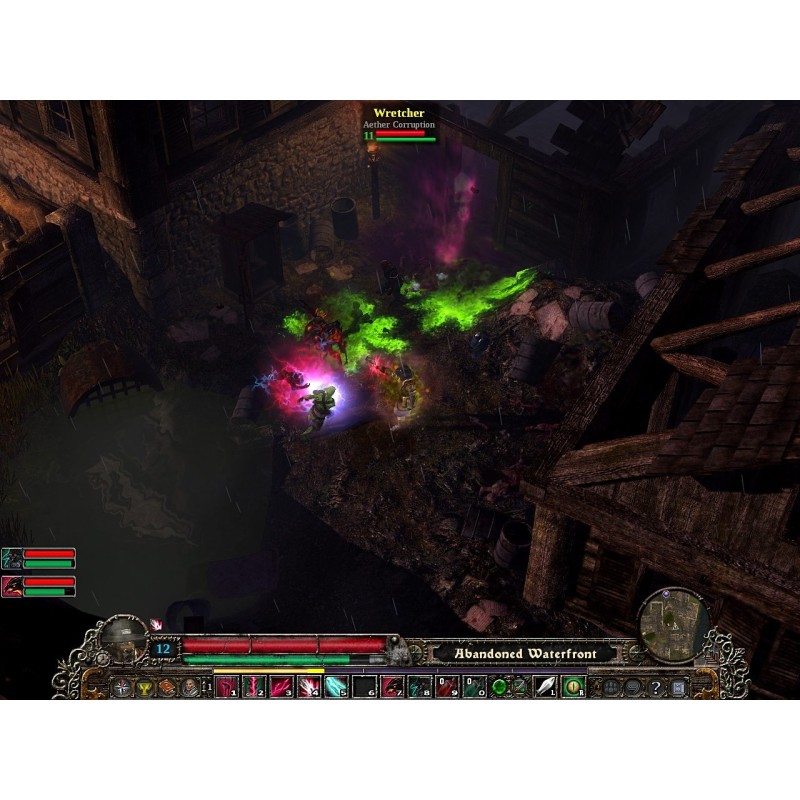Use the red raven skill in slot 7
The height and width of the screenshot is (800, 800).
(x=390, y=687)
